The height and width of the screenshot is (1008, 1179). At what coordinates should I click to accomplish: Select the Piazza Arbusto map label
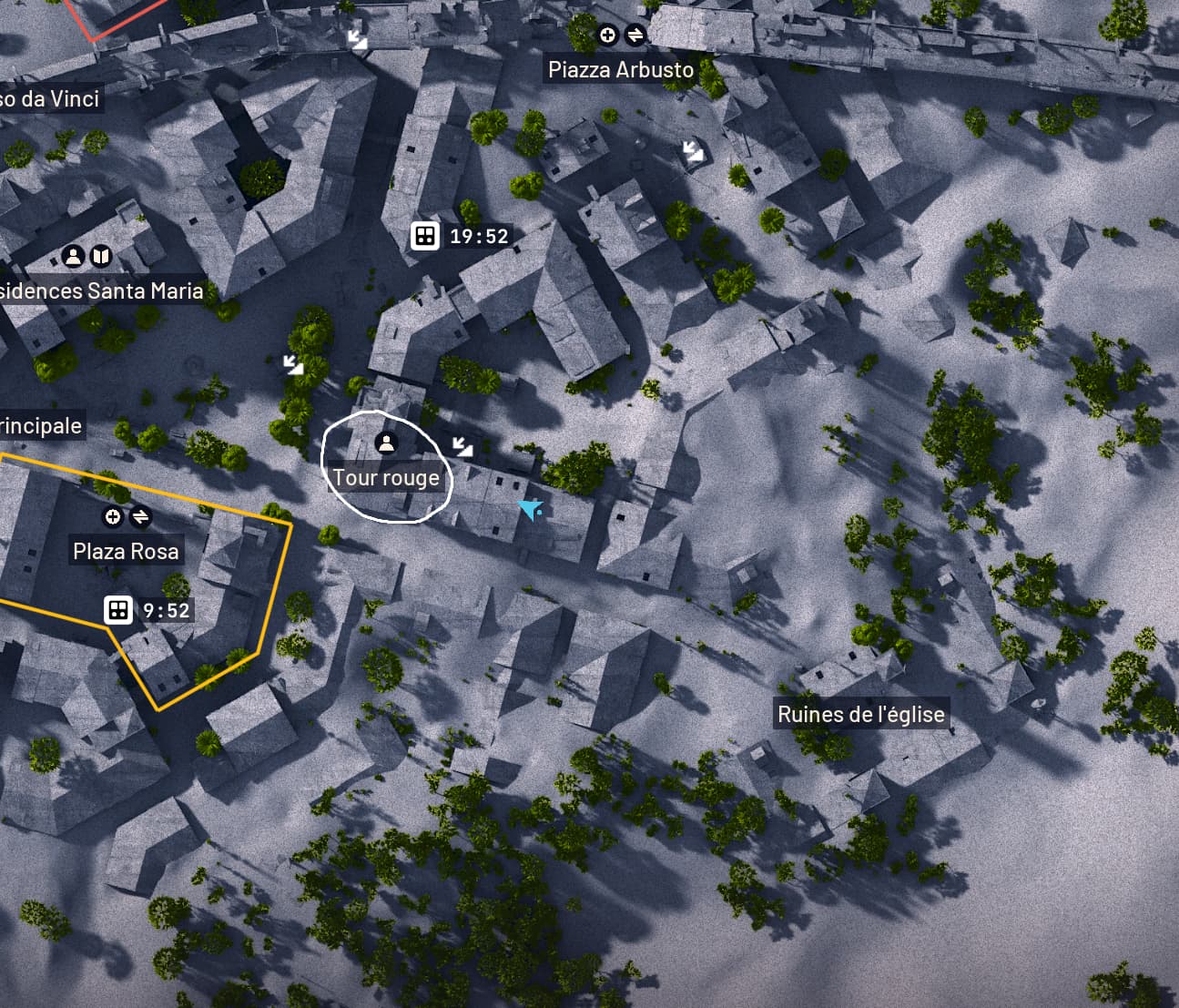[621, 70]
